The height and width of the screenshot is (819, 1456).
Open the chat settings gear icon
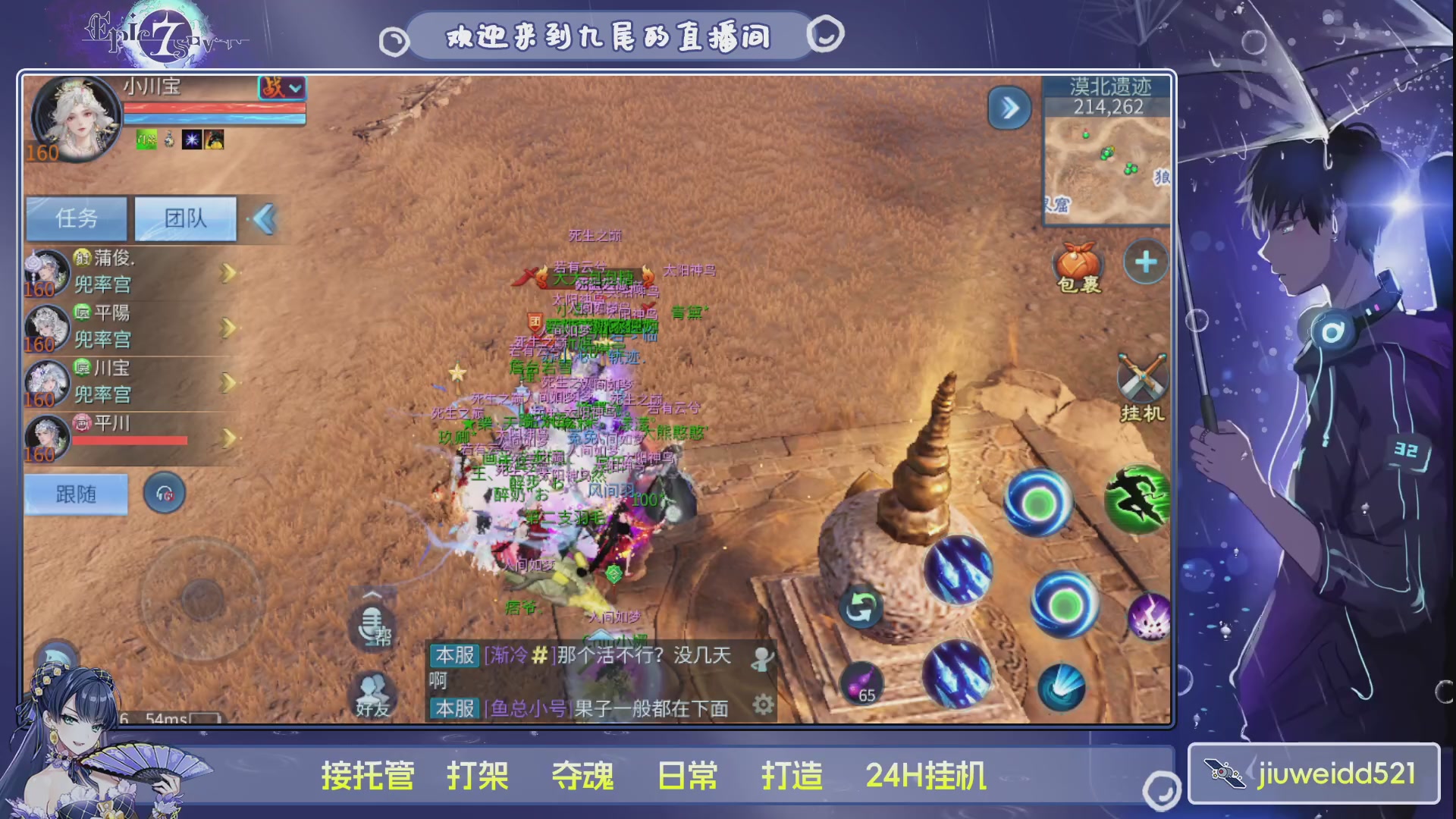coord(764,704)
